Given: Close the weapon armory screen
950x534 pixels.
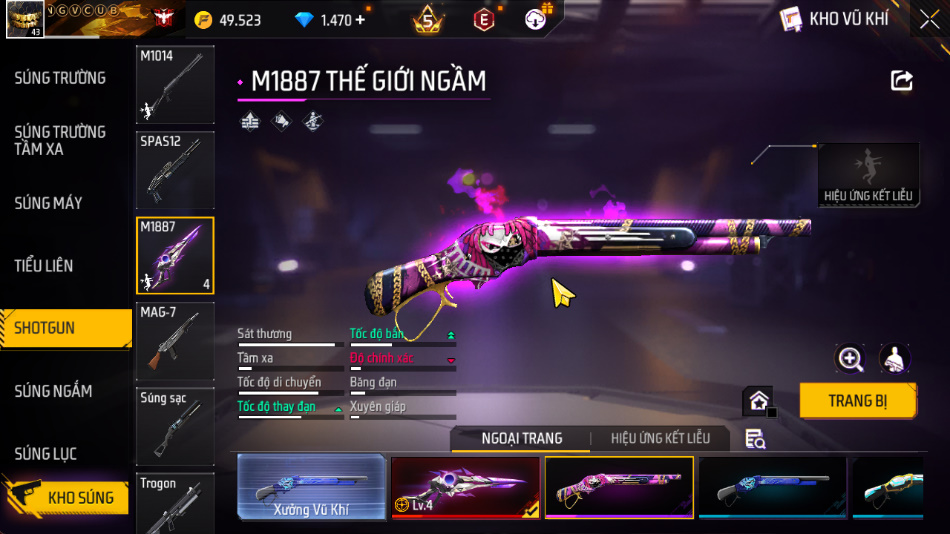Looking at the screenshot, I should [x=929, y=19].
